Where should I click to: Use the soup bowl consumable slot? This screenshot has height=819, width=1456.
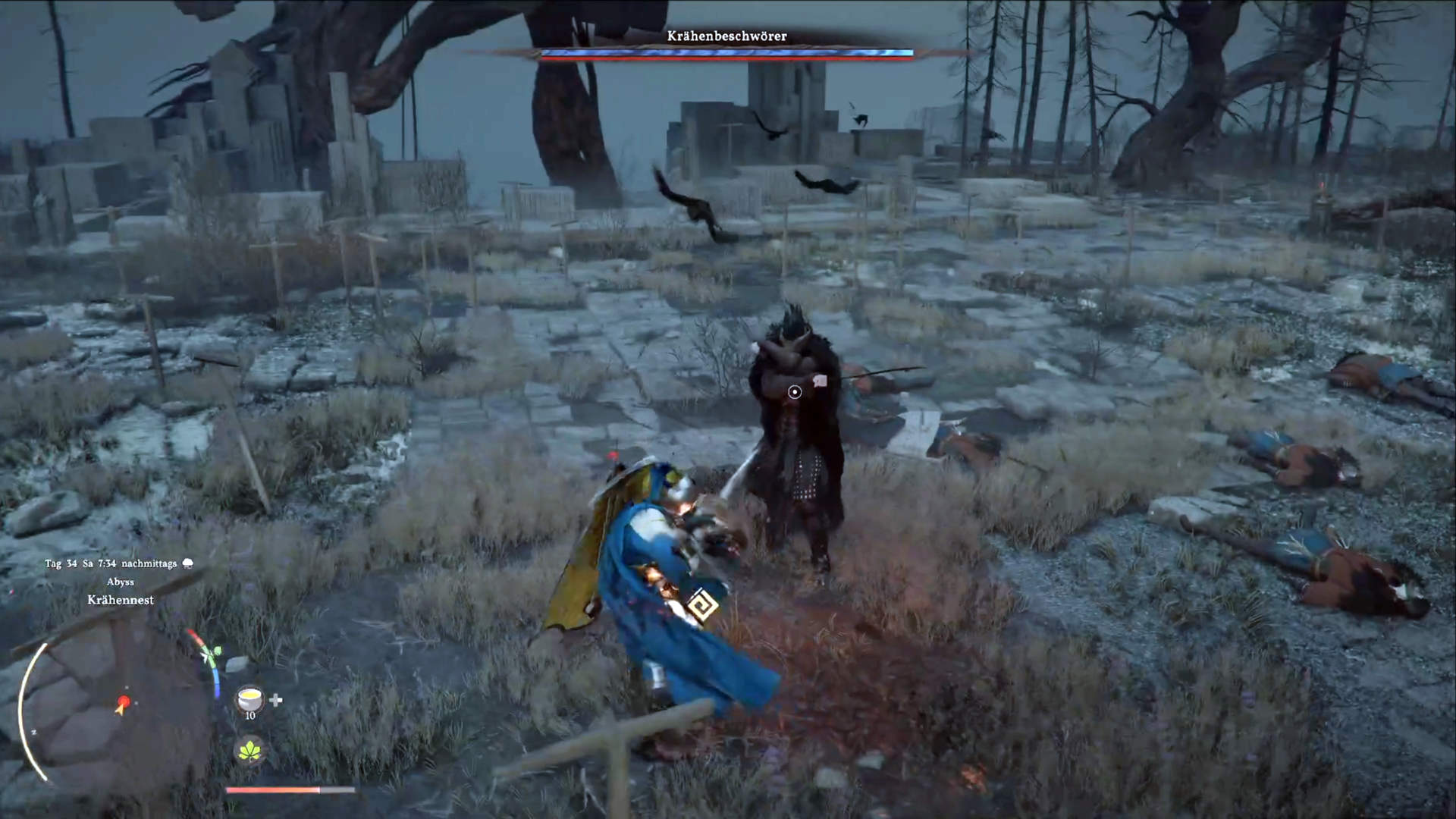coord(249,698)
